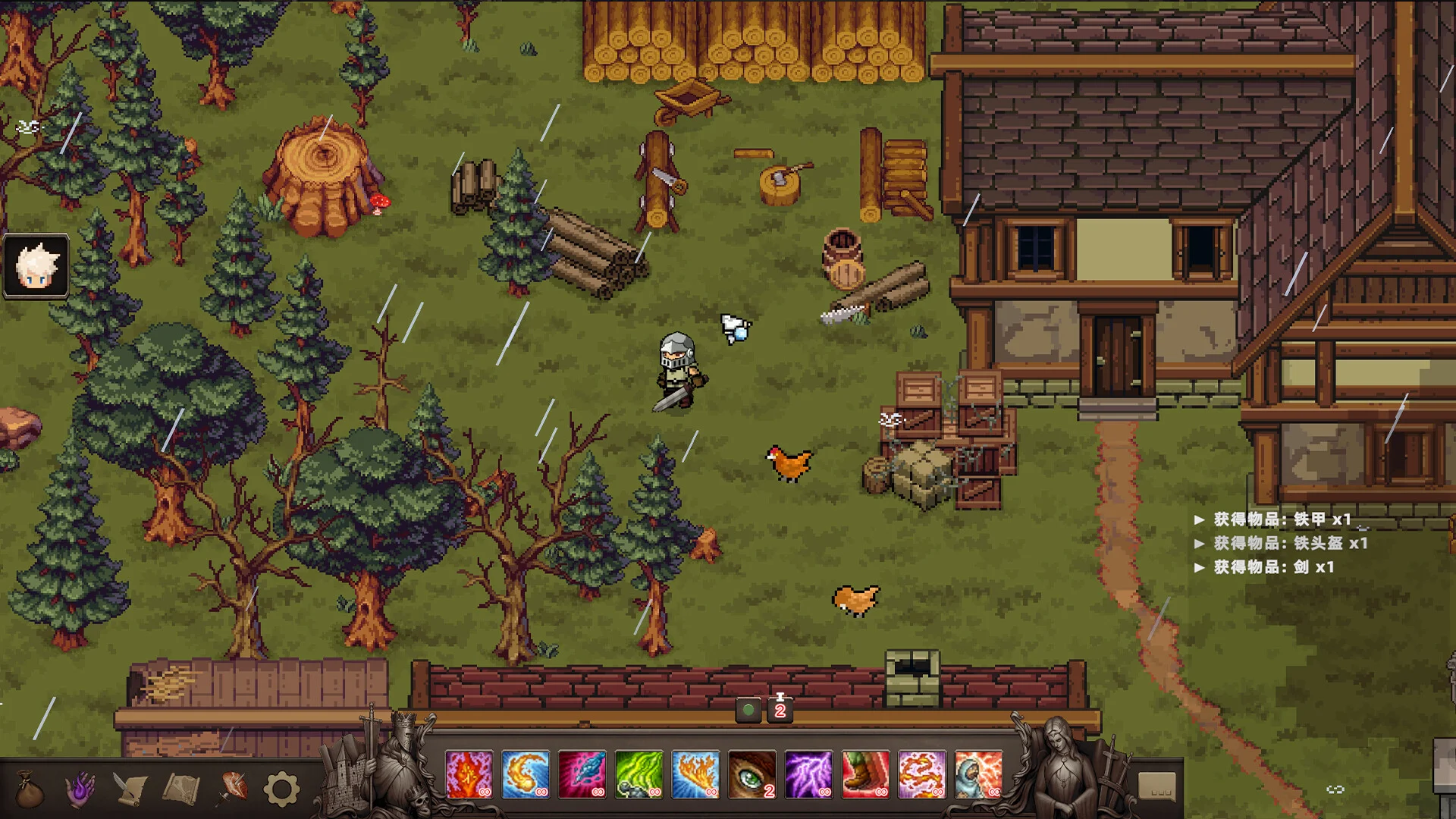Select the small slot showing number 2
1456x819 pixels.
pos(780,711)
